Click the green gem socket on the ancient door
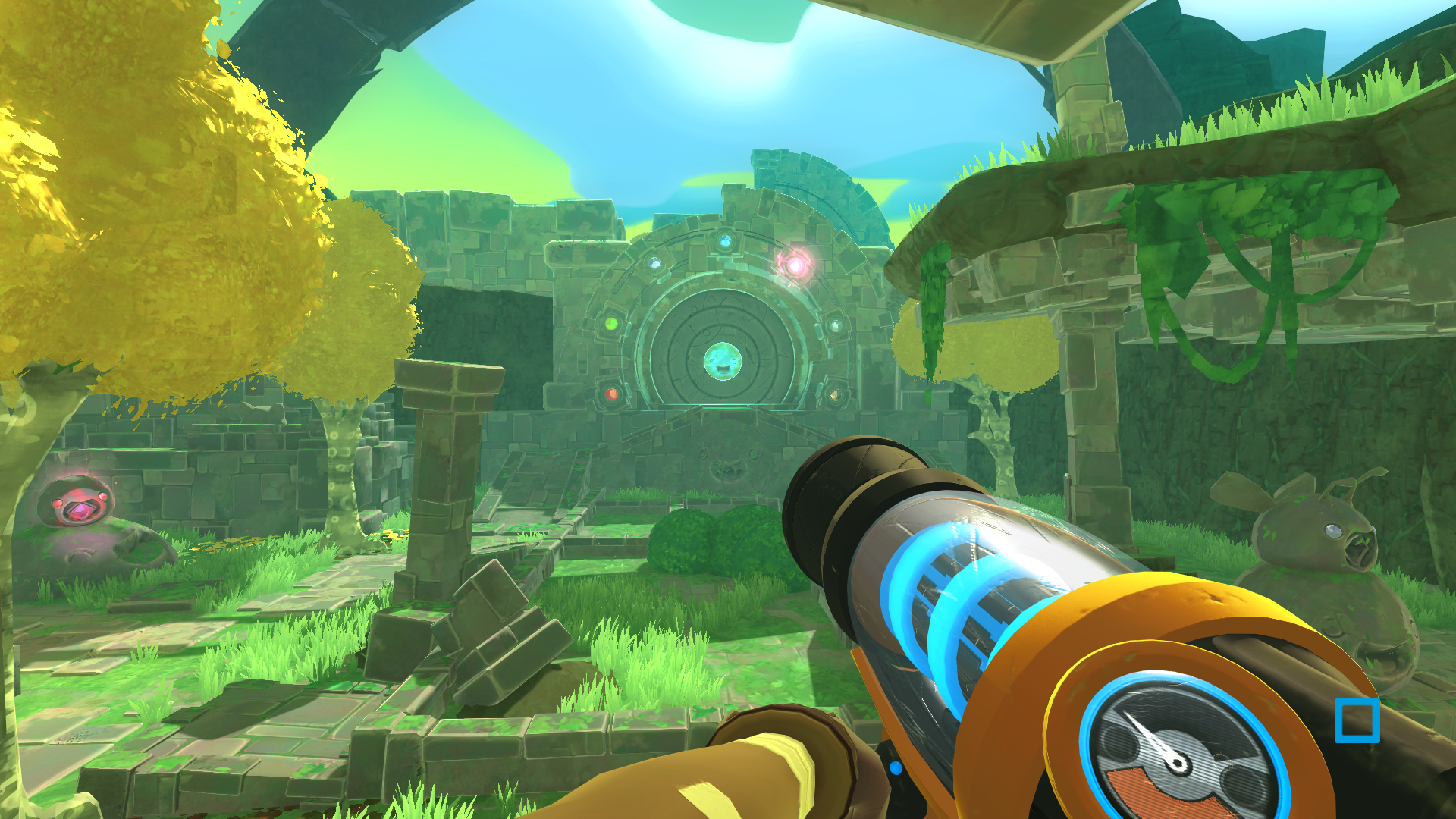 click(612, 325)
